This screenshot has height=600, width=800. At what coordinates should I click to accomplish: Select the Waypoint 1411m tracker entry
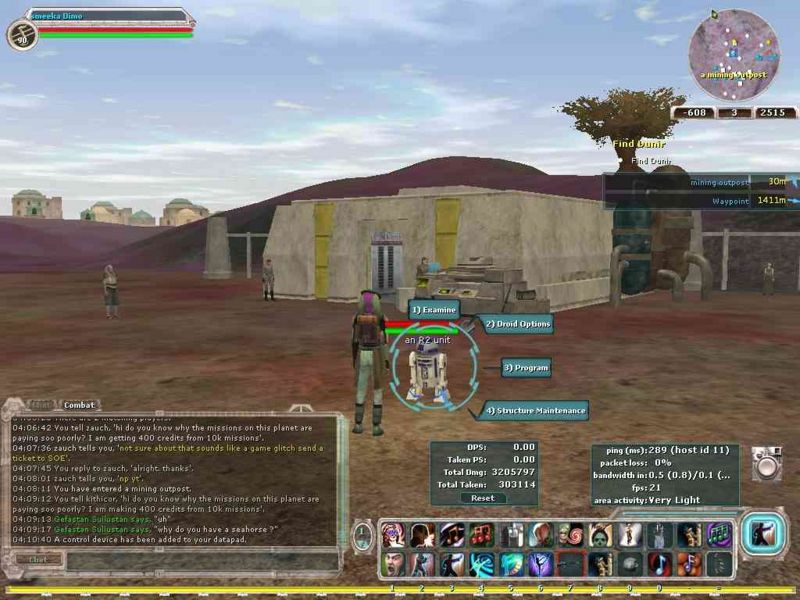click(740, 200)
